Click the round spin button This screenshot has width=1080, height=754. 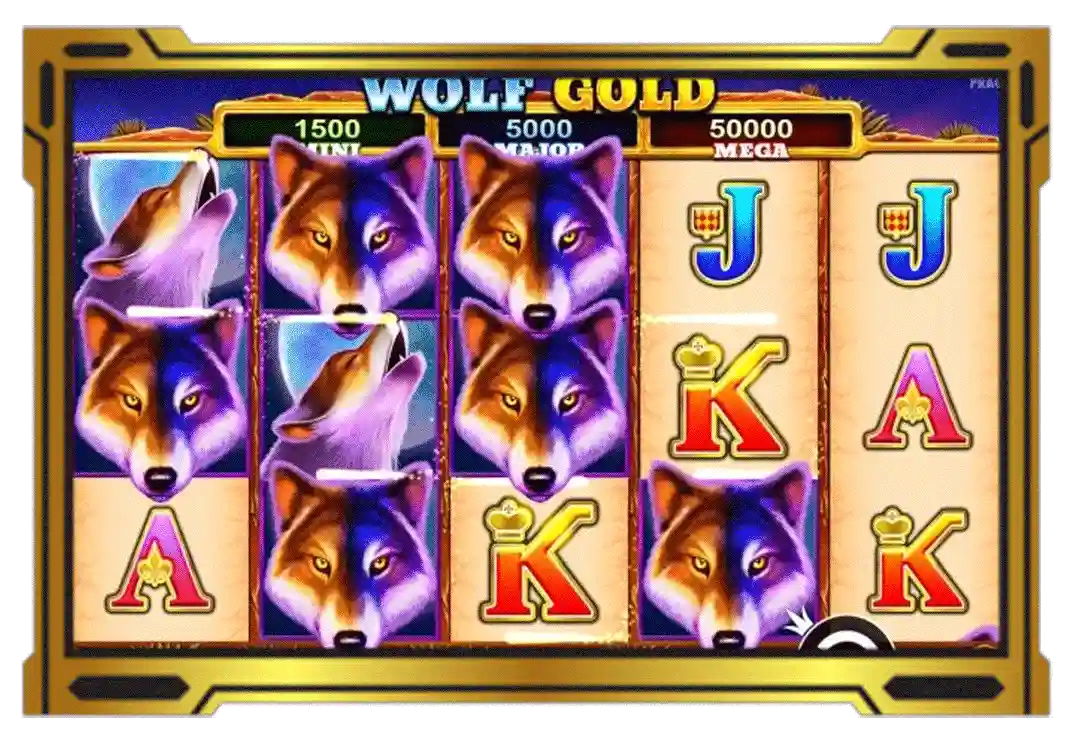(x=845, y=636)
